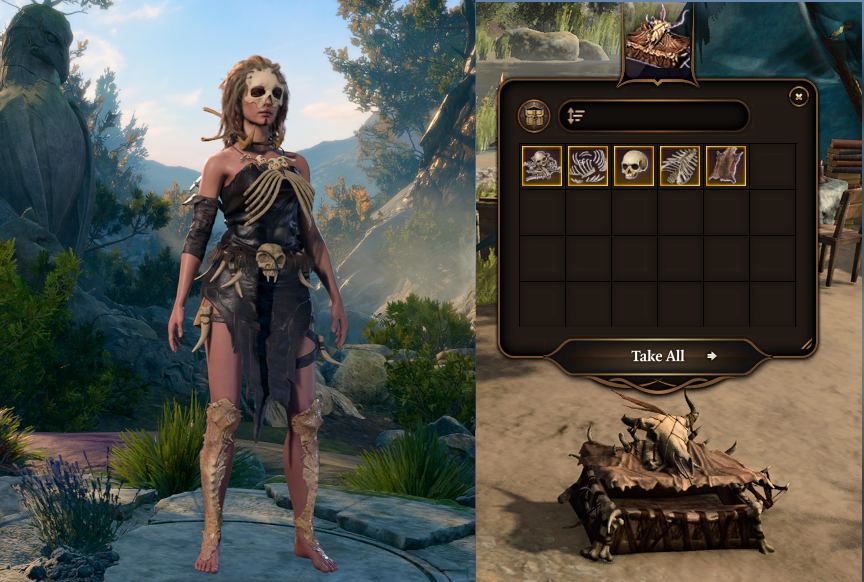Select the skull and bones pile item

pyautogui.click(x=542, y=166)
